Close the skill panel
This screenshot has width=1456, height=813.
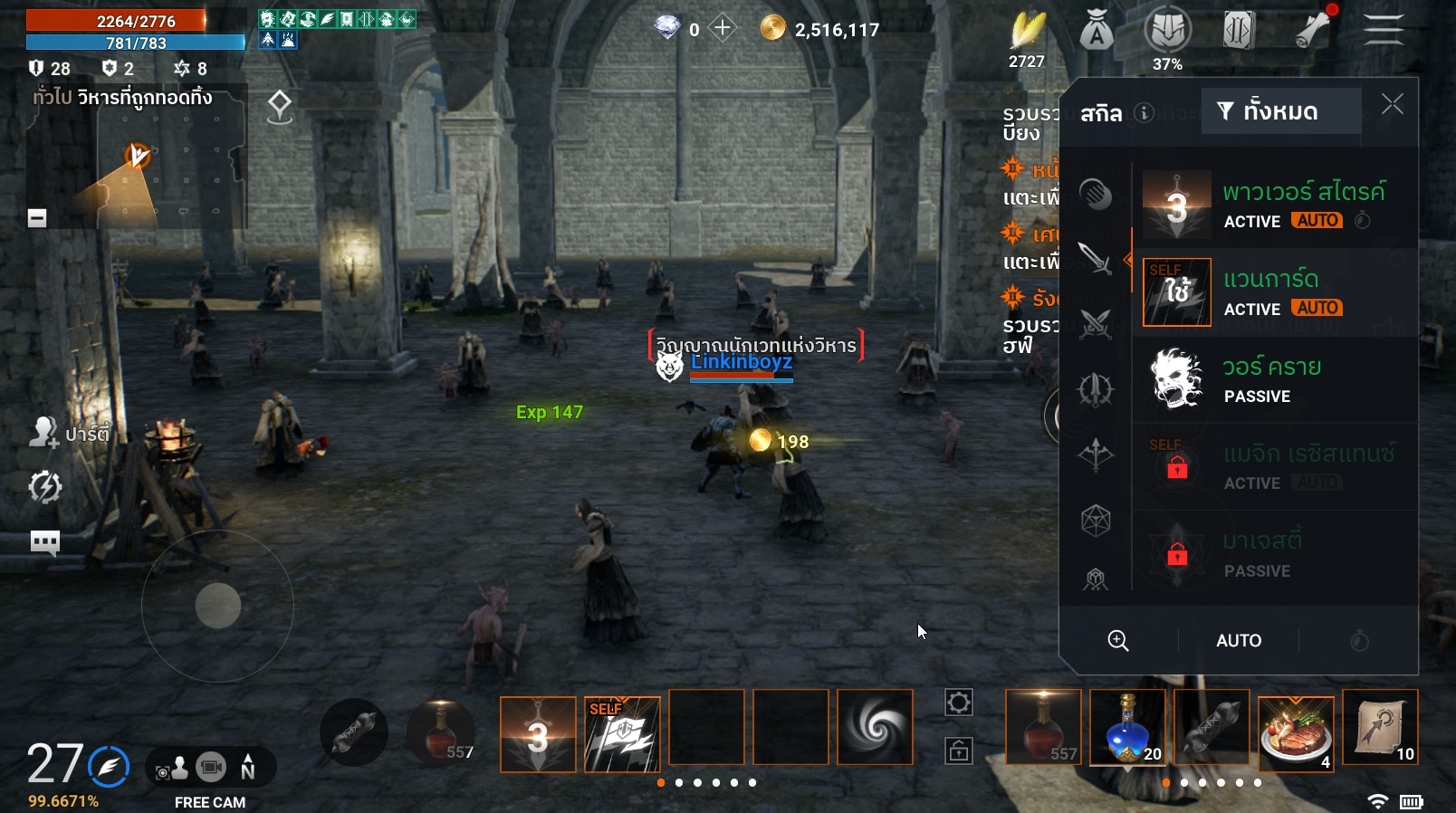click(x=1392, y=105)
